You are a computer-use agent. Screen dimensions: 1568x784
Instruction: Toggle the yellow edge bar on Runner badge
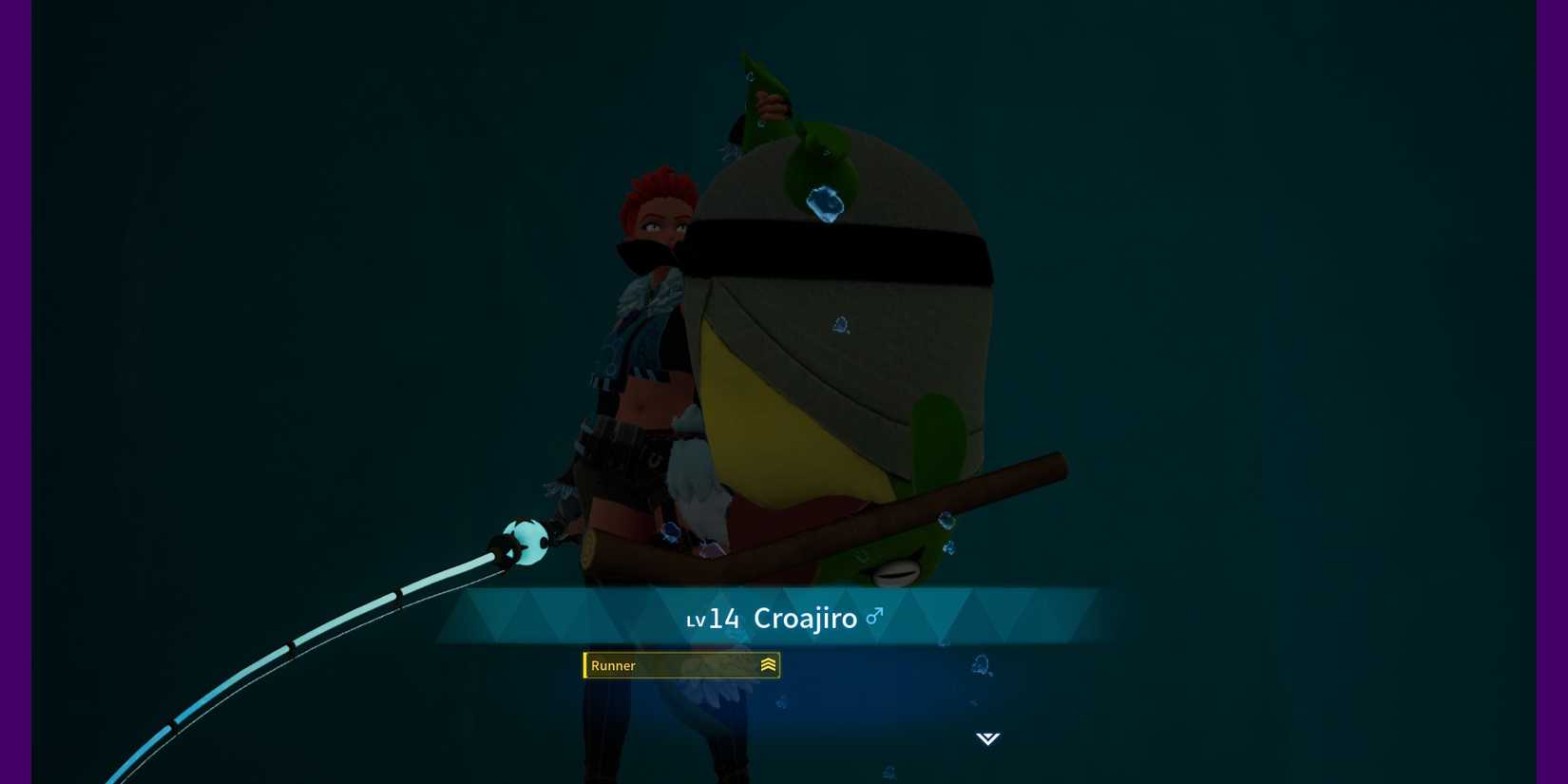pos(585,665)
